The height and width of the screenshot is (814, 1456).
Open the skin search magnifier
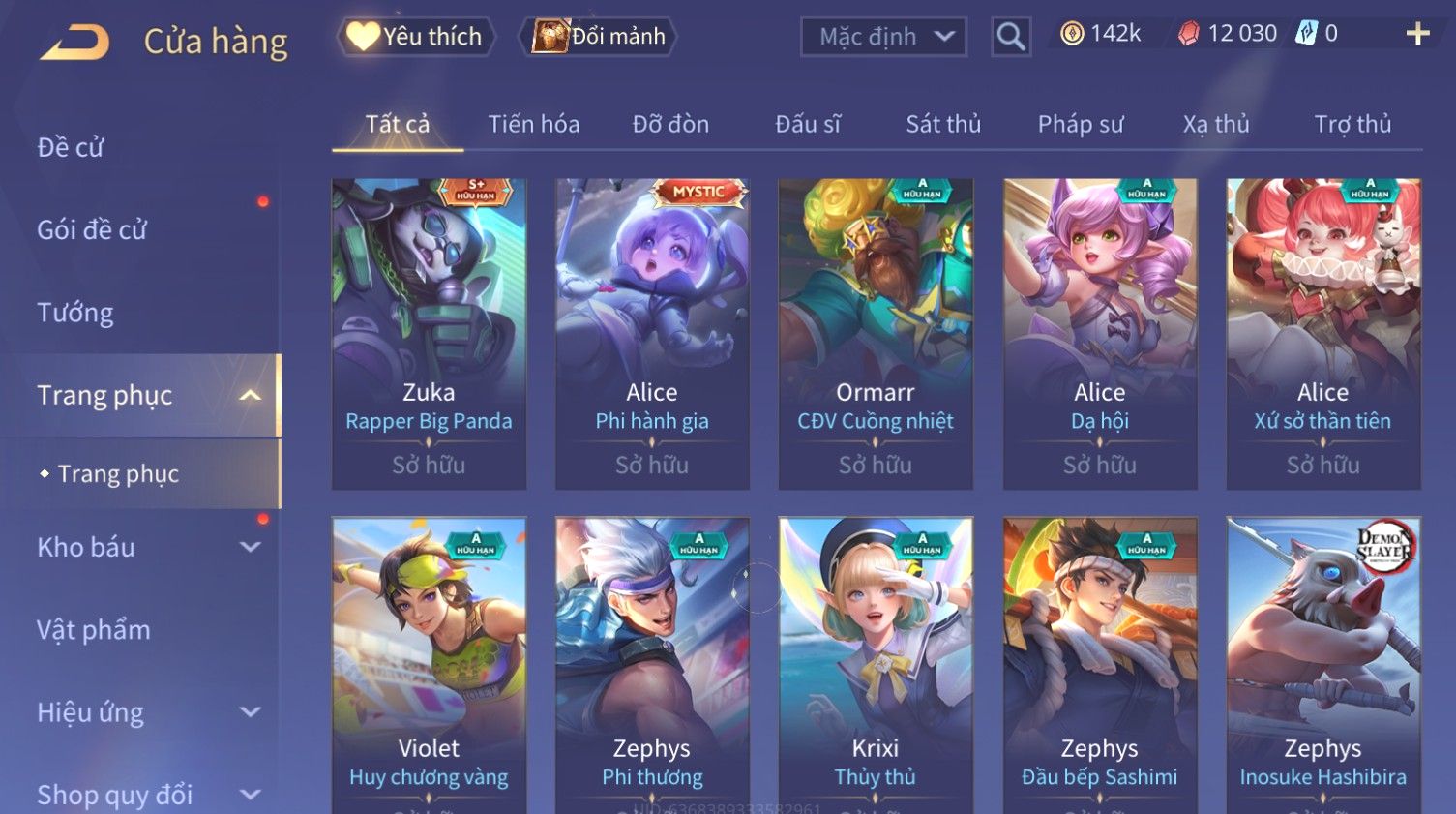pos(1011,37)
